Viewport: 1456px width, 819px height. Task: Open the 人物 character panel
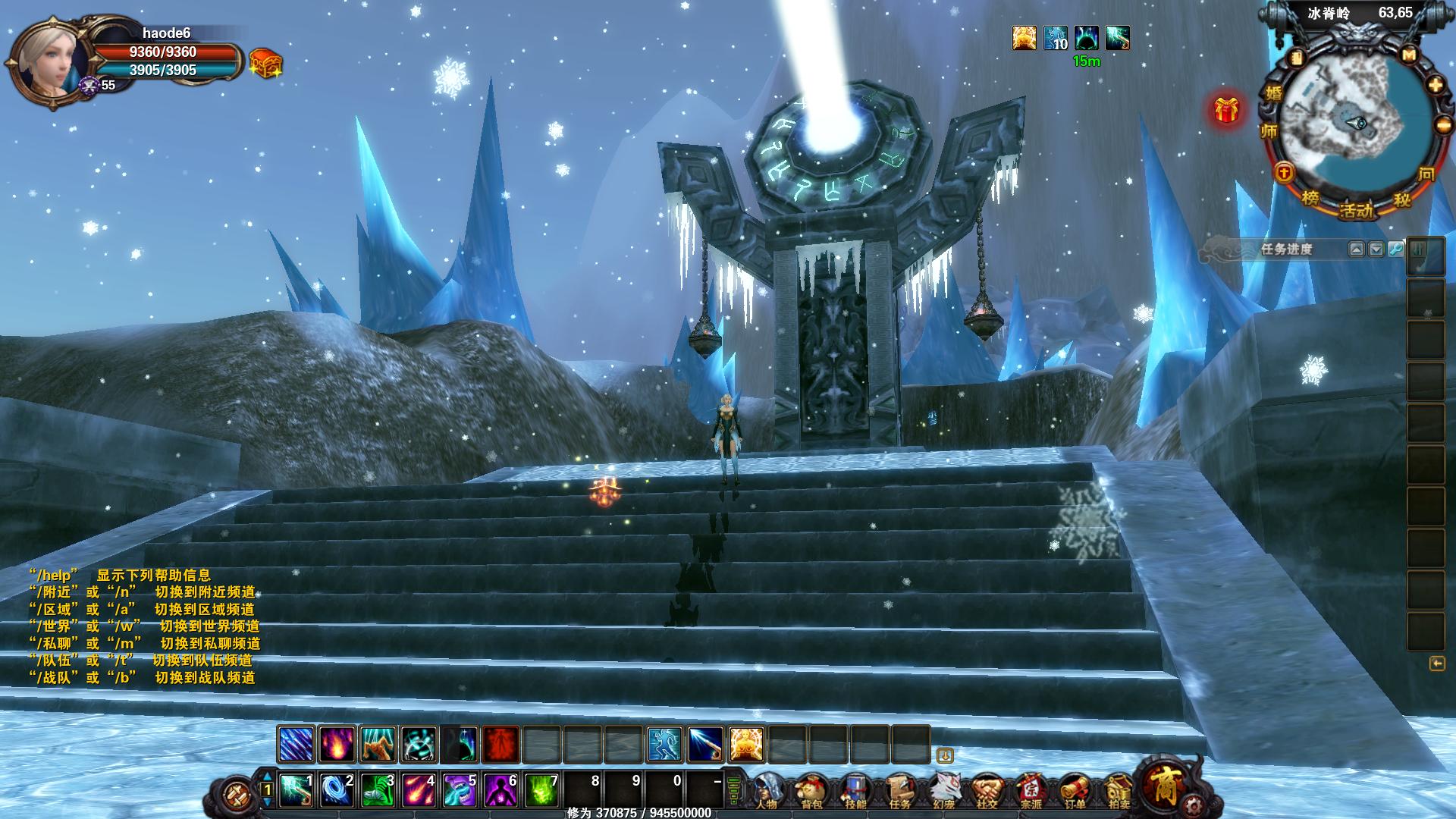(x=767, y=792)
